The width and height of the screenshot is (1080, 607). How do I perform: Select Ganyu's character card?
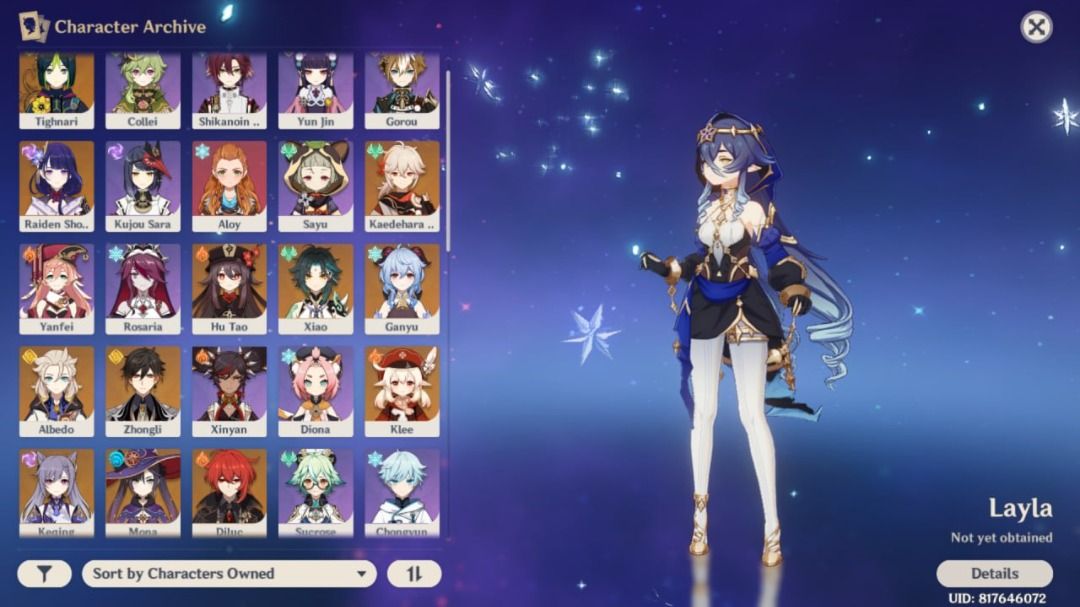click(402, 288)
